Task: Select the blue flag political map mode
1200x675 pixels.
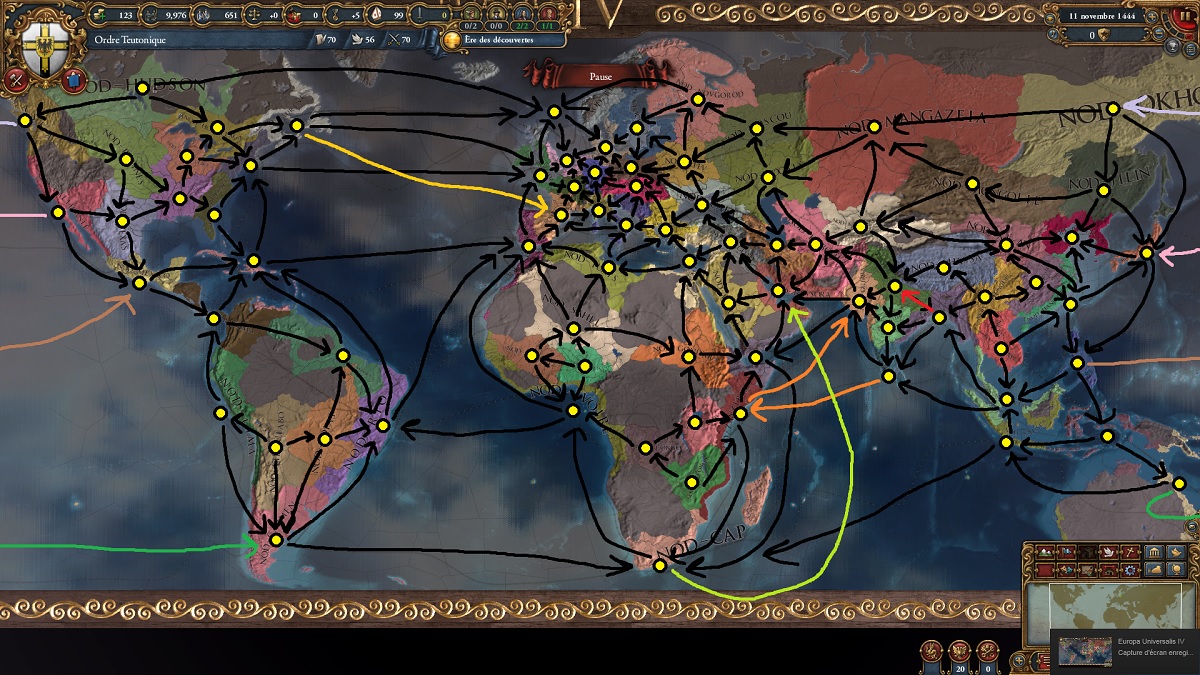Action: tap(1064, 552)
